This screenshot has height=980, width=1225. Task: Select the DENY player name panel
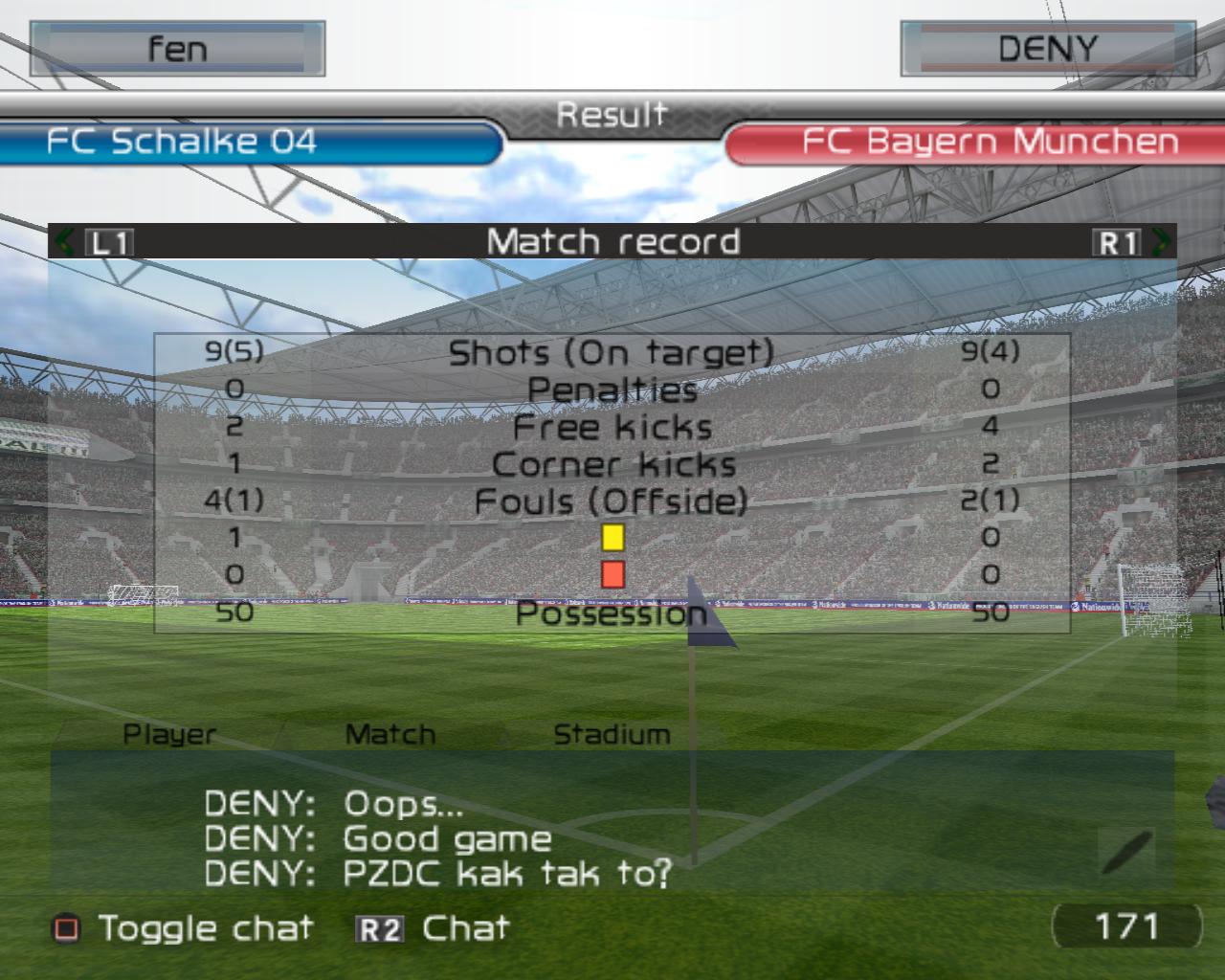(x=1047, y=49)
